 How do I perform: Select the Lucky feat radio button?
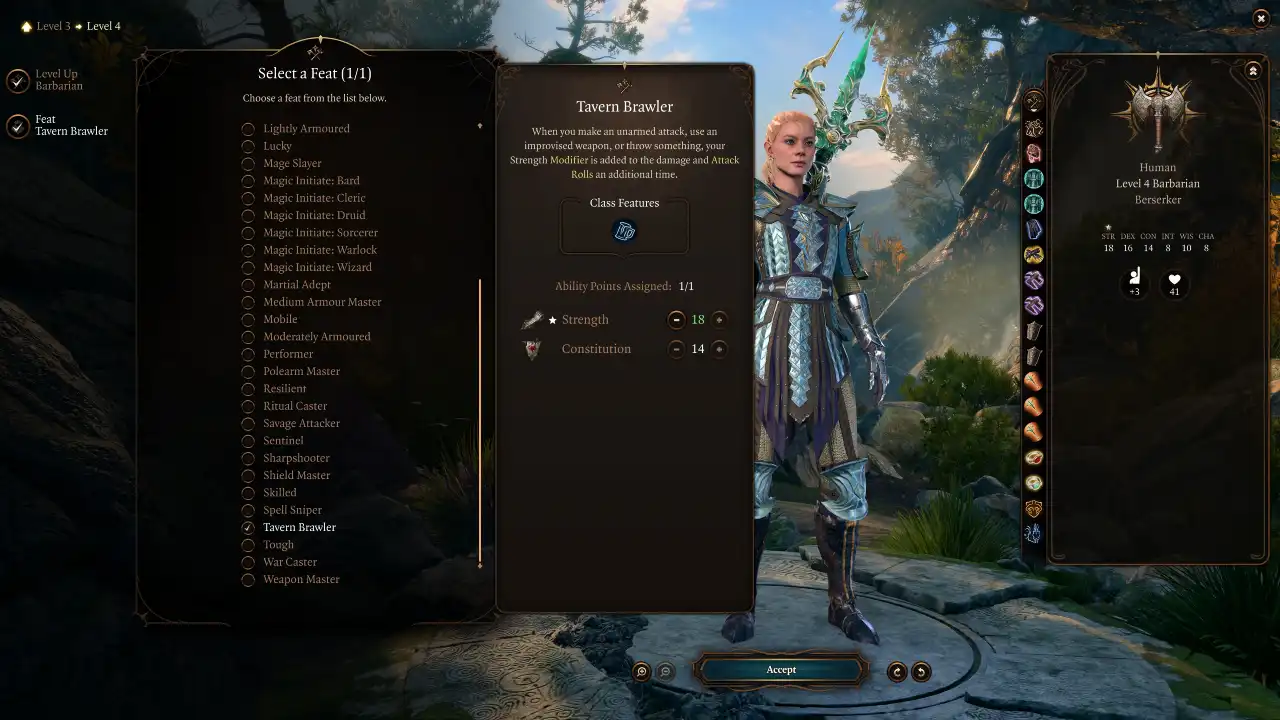pos(248,145)
